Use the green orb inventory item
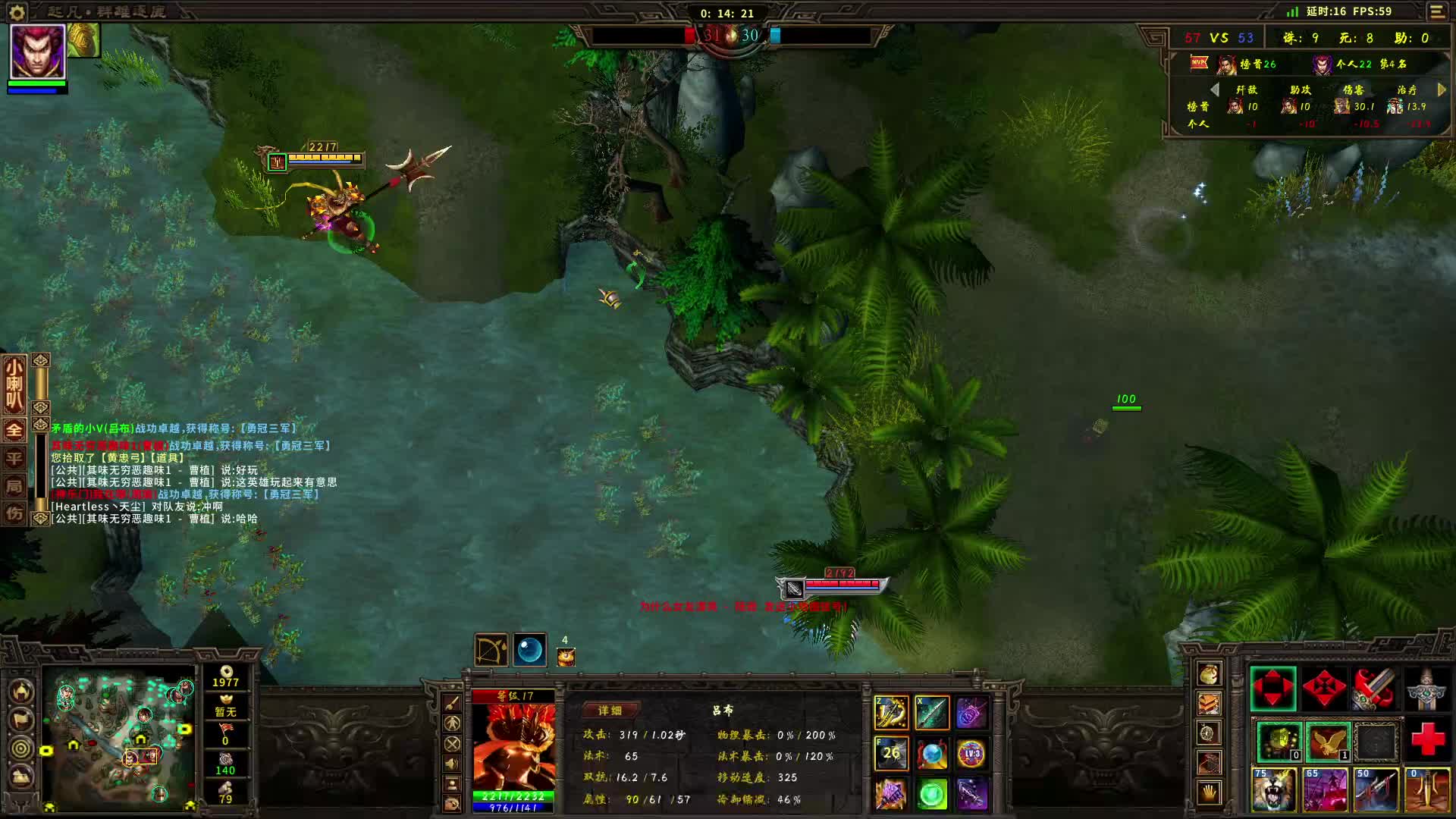The height and width of the screenshot is (819, 1456). (x=932, y=794)
